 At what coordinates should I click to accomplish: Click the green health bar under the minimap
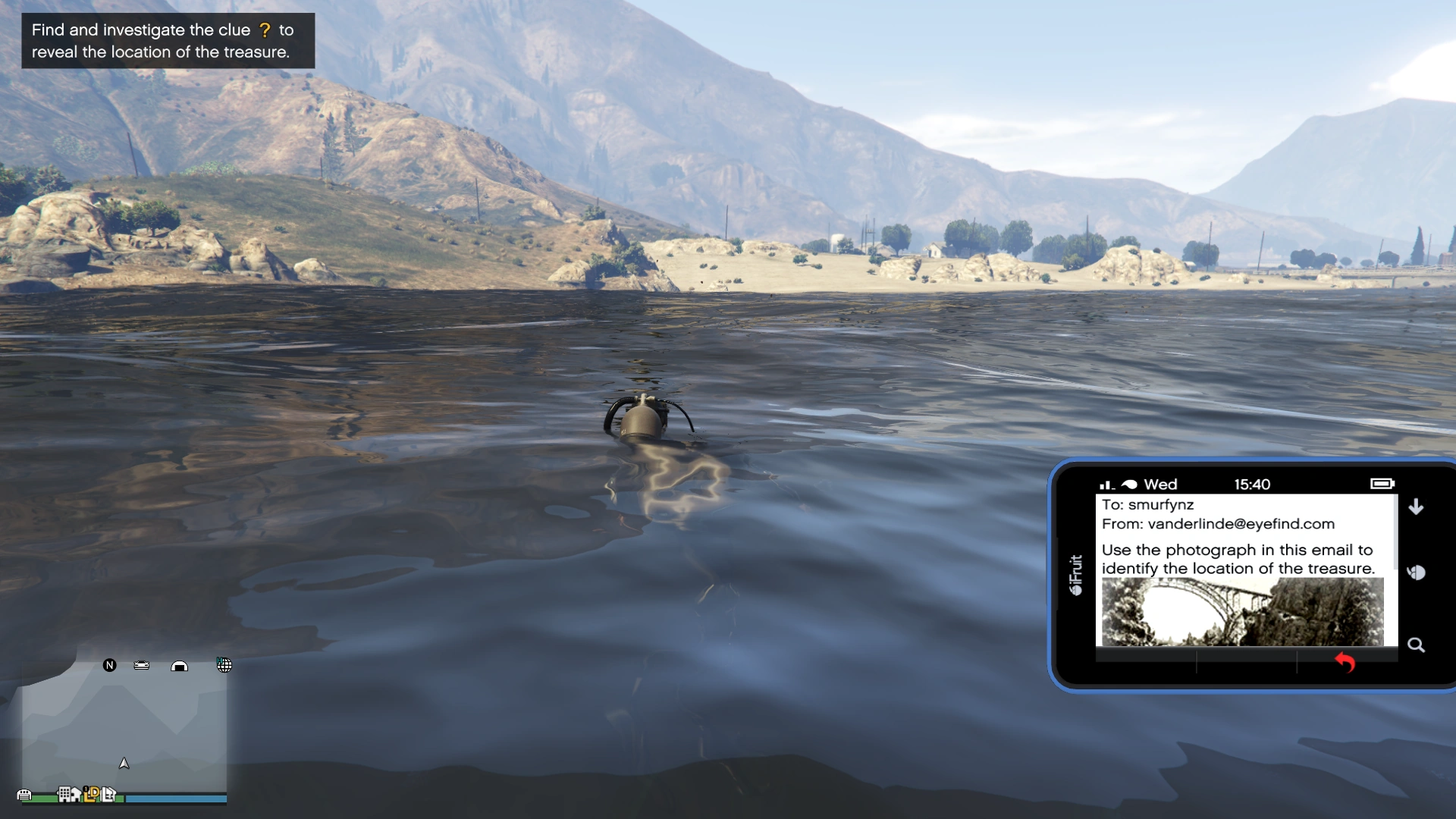click(45, 798)
